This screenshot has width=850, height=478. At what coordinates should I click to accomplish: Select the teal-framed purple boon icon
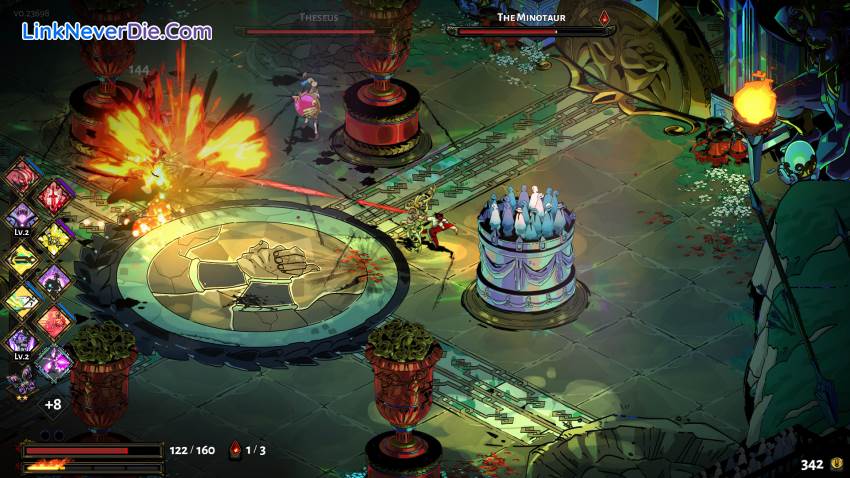[x=55, y=361]
